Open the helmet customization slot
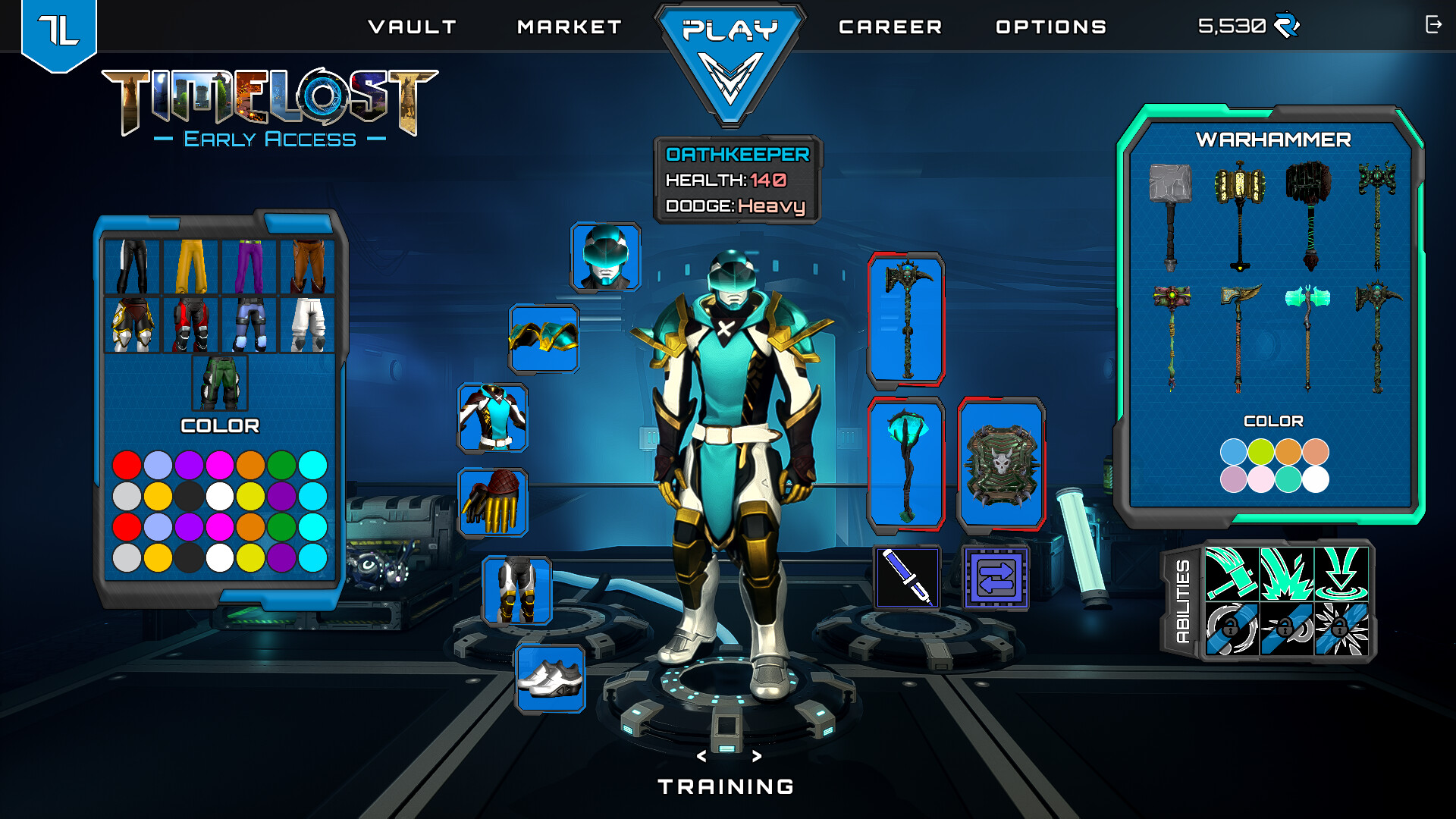The width and height of the screenshot is (1456, 819). click(x=604, y=258)
